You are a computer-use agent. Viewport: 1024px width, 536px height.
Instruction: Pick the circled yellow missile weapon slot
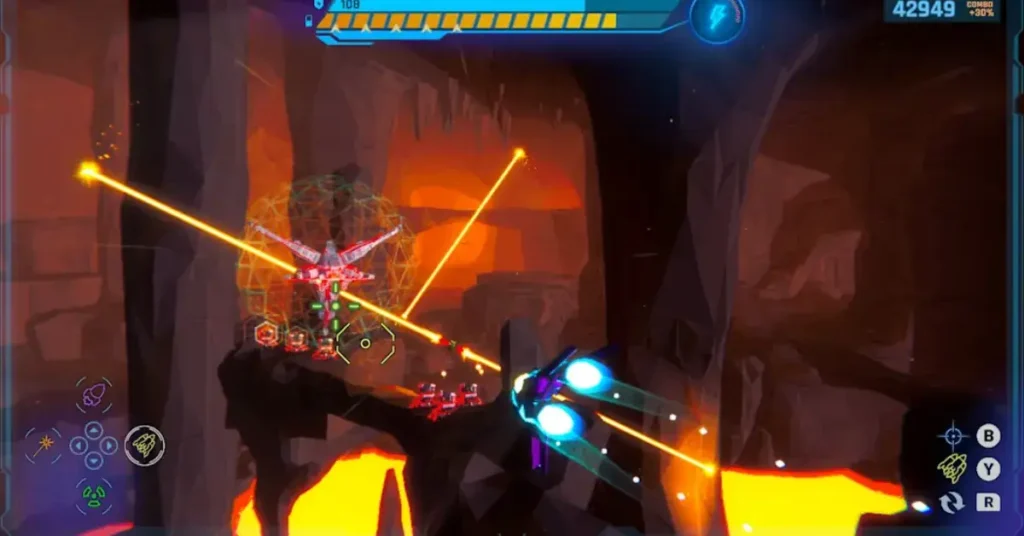(x=144, y=445)
